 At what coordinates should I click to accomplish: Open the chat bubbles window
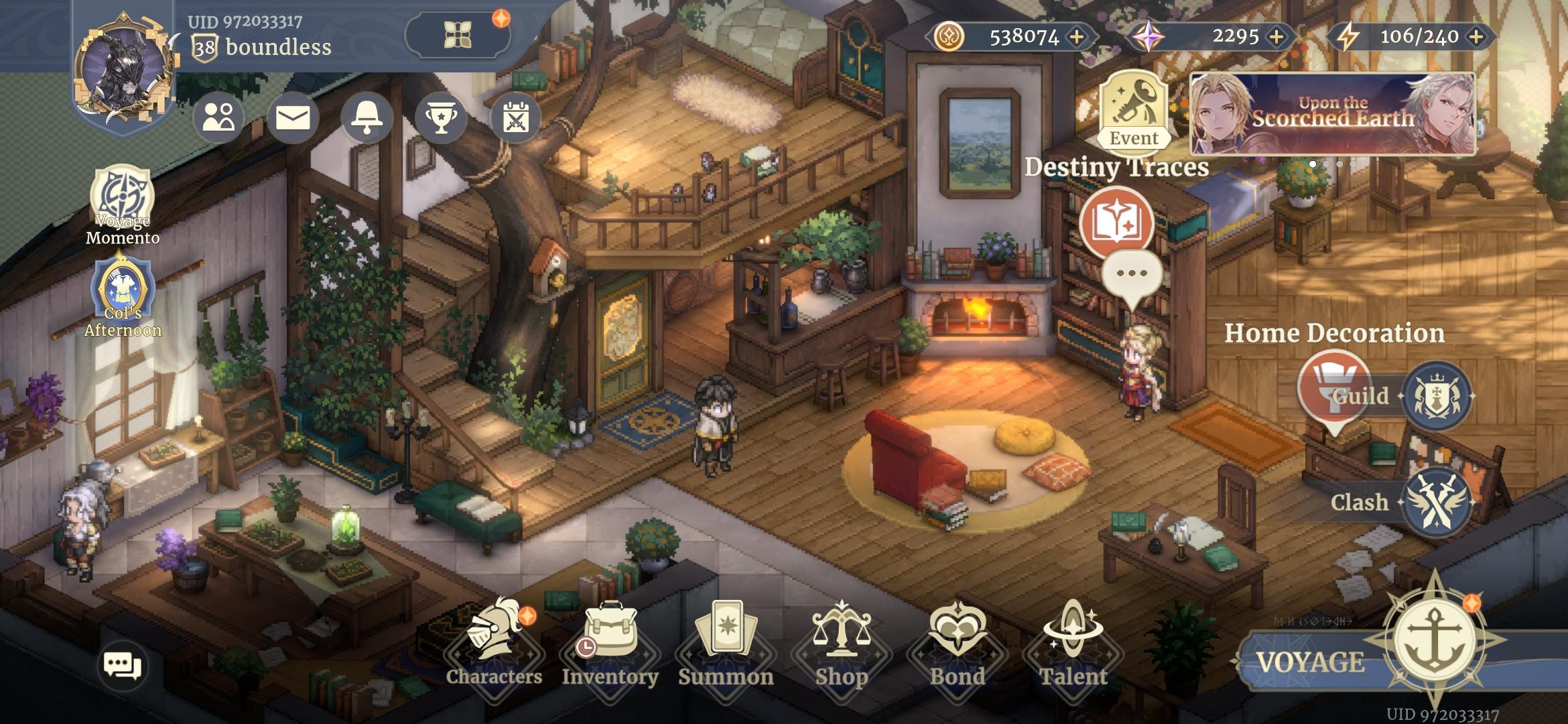click(123, 666)
